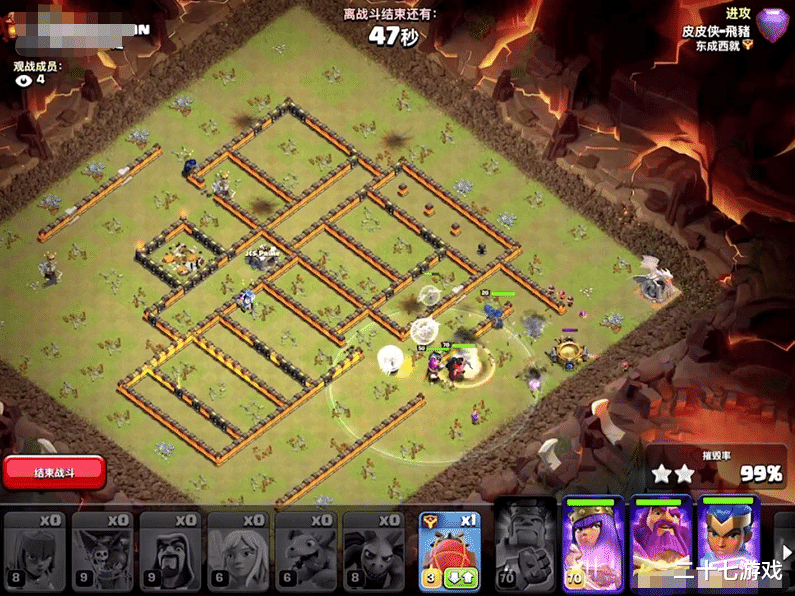Choose the Royal Champion hero card
795x596 pixels.
[x=729, y=545]
